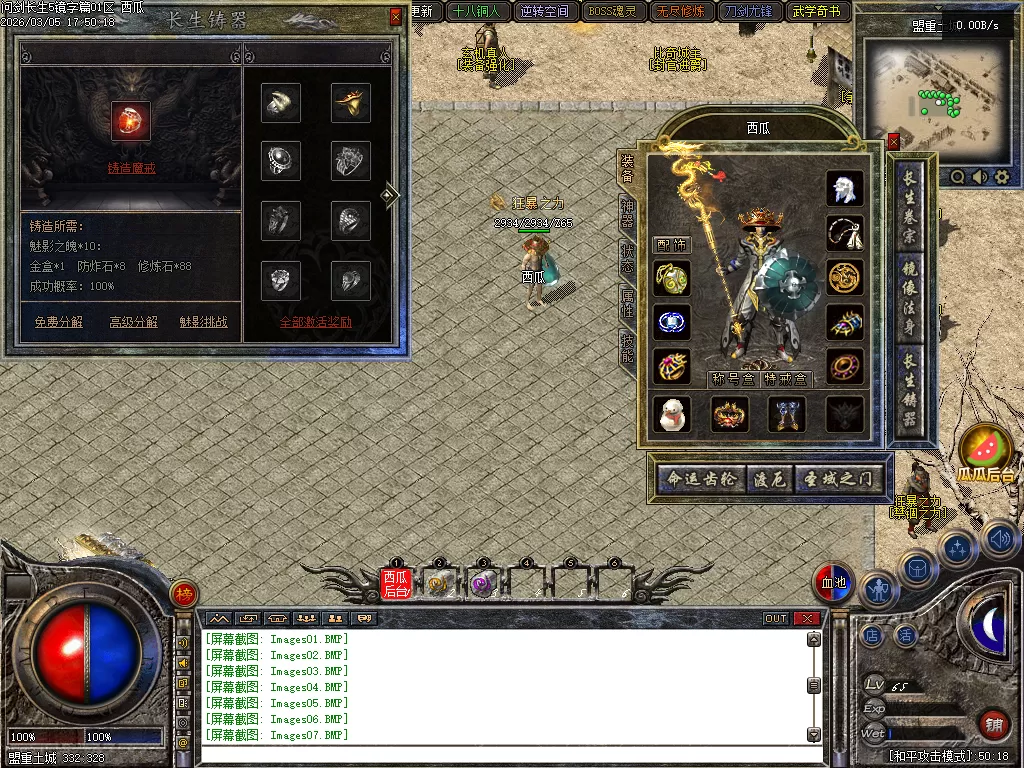Close the chat log with the red X

pyautogui.click(x=807, y=618)
